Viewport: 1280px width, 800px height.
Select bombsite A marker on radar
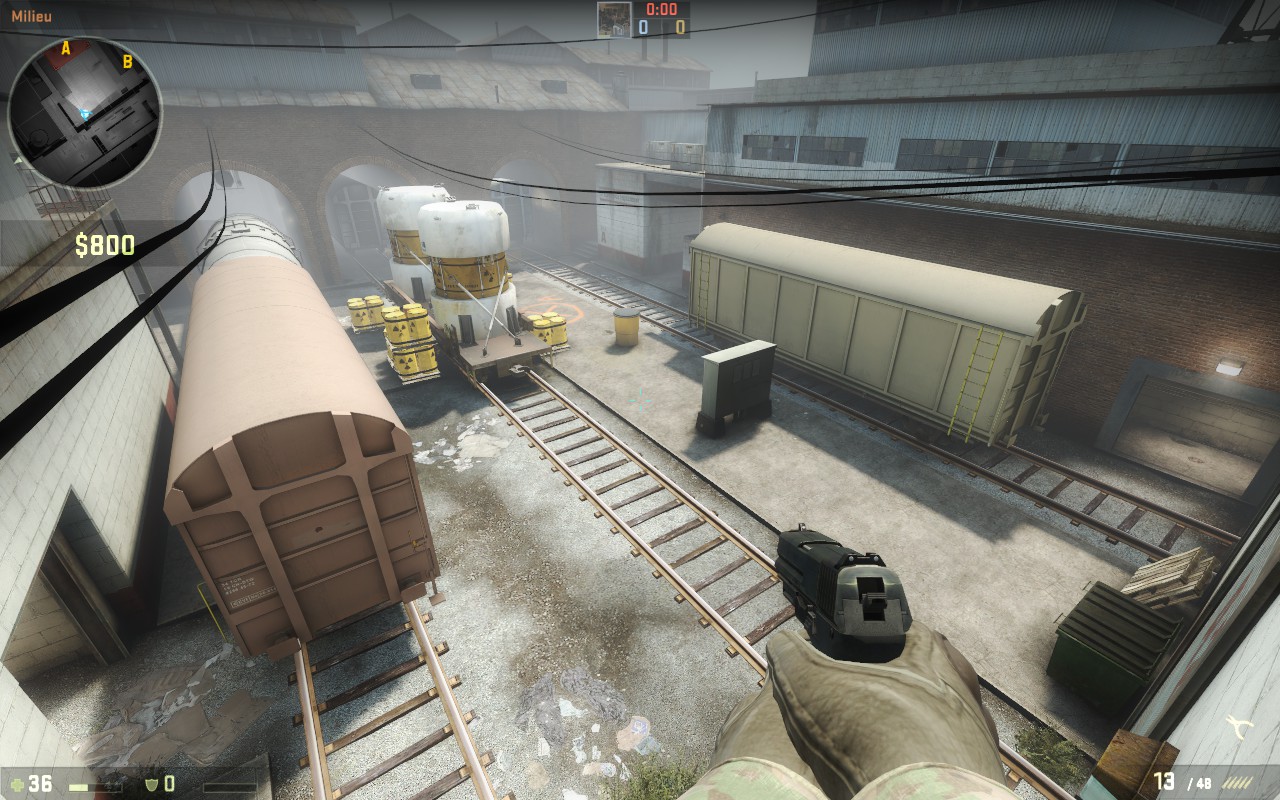click(x=66, y=48)
